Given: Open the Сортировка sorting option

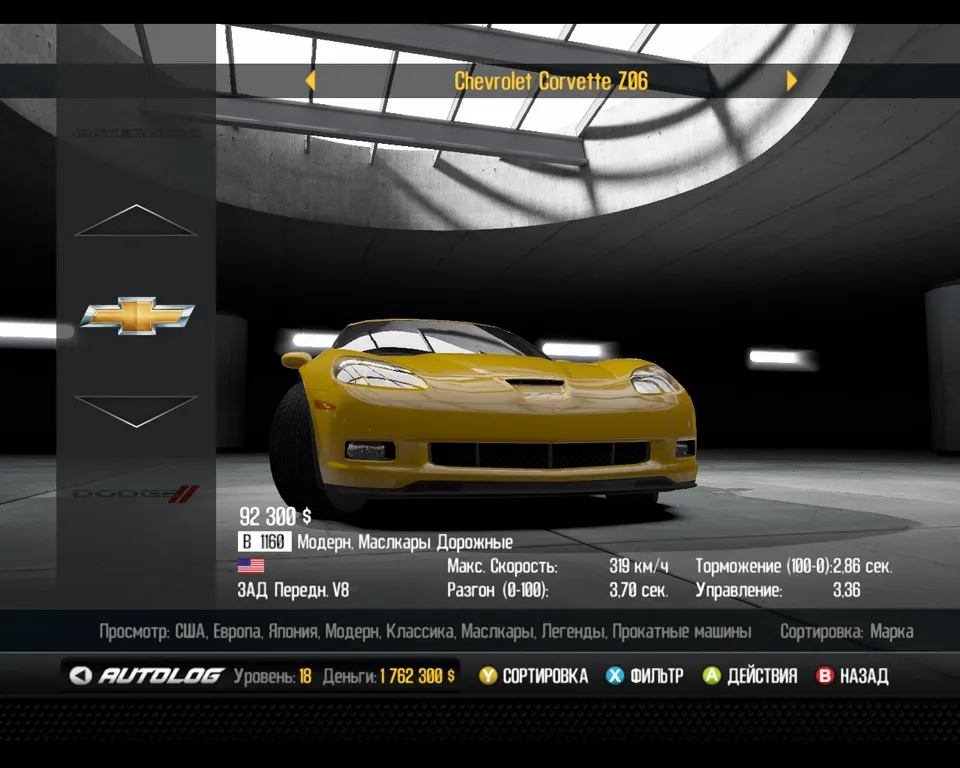Looking at the screenshot, I should coord(533,676).
